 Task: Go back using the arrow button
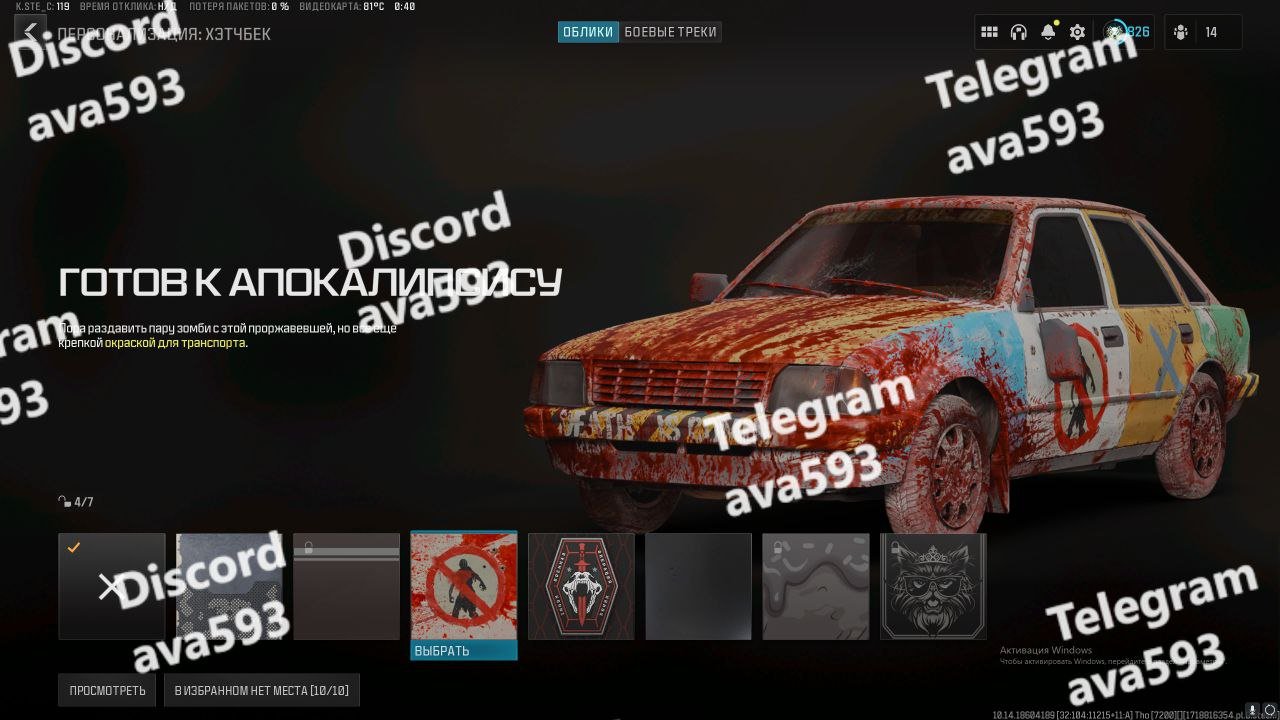coord(30,32)
